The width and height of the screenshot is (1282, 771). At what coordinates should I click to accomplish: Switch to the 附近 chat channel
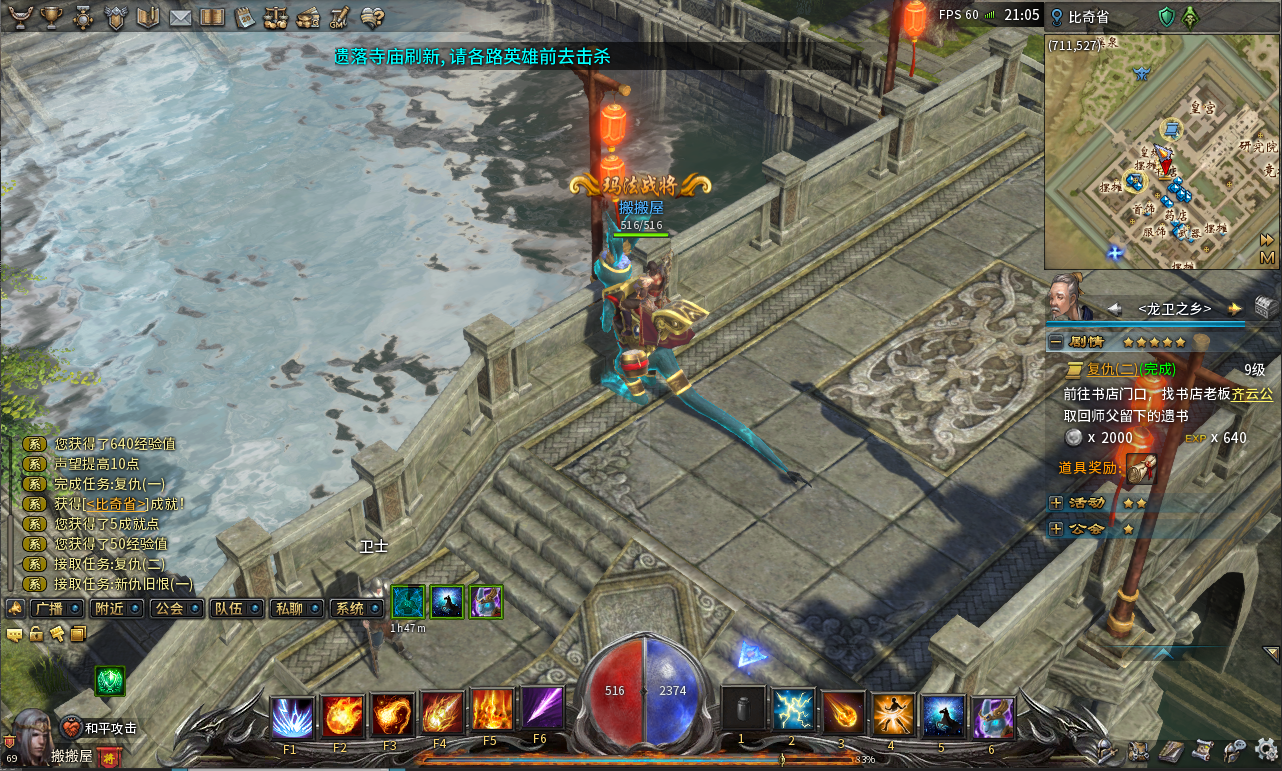click(108, 608)
